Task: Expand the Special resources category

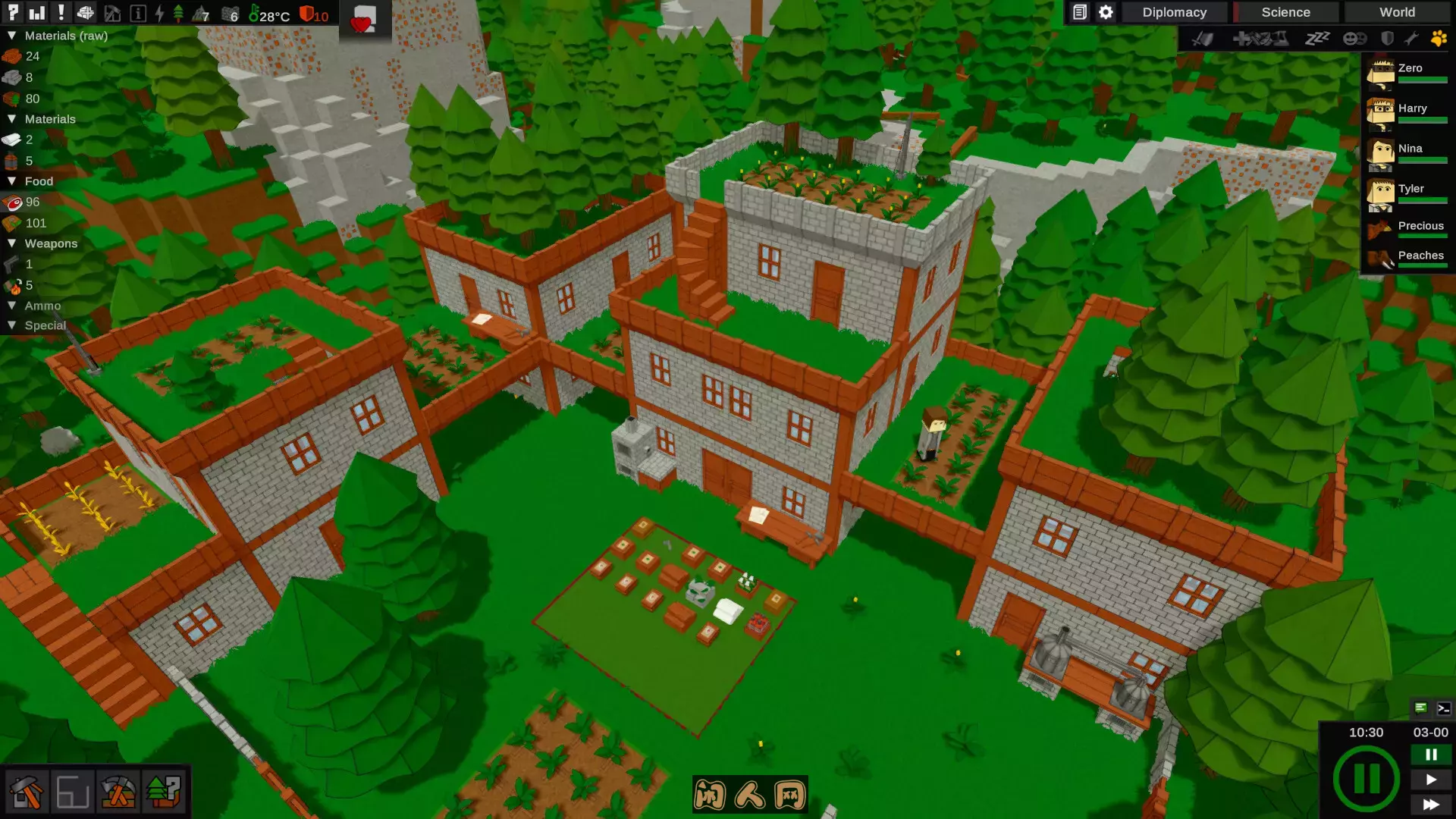Action: (x=11, y=325)
